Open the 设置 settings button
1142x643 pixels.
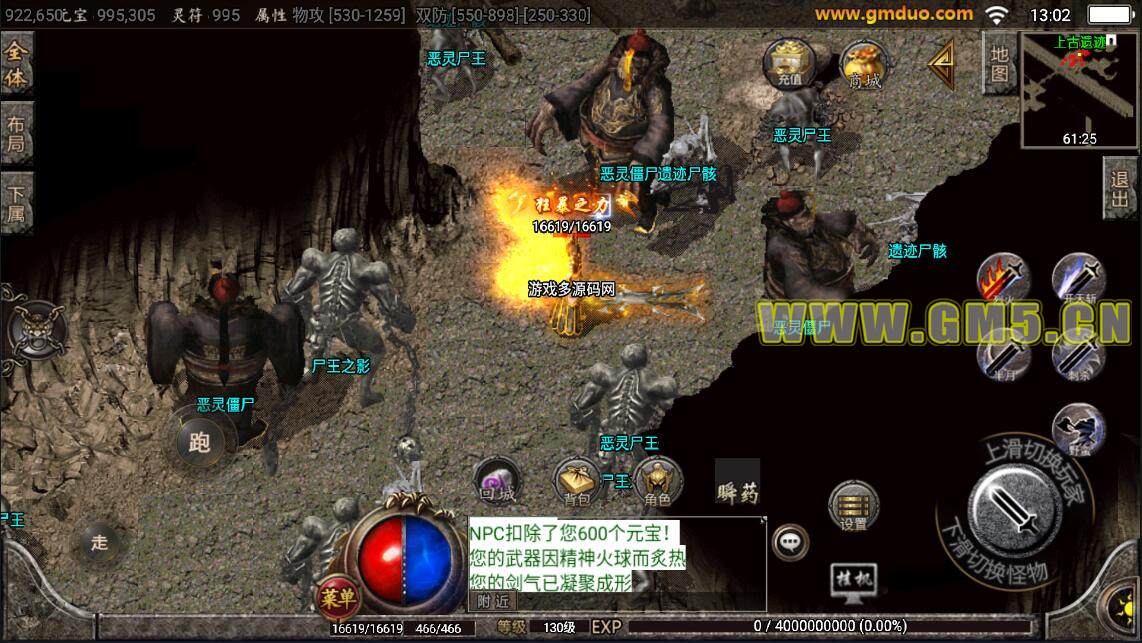click(x=854, y=507)
